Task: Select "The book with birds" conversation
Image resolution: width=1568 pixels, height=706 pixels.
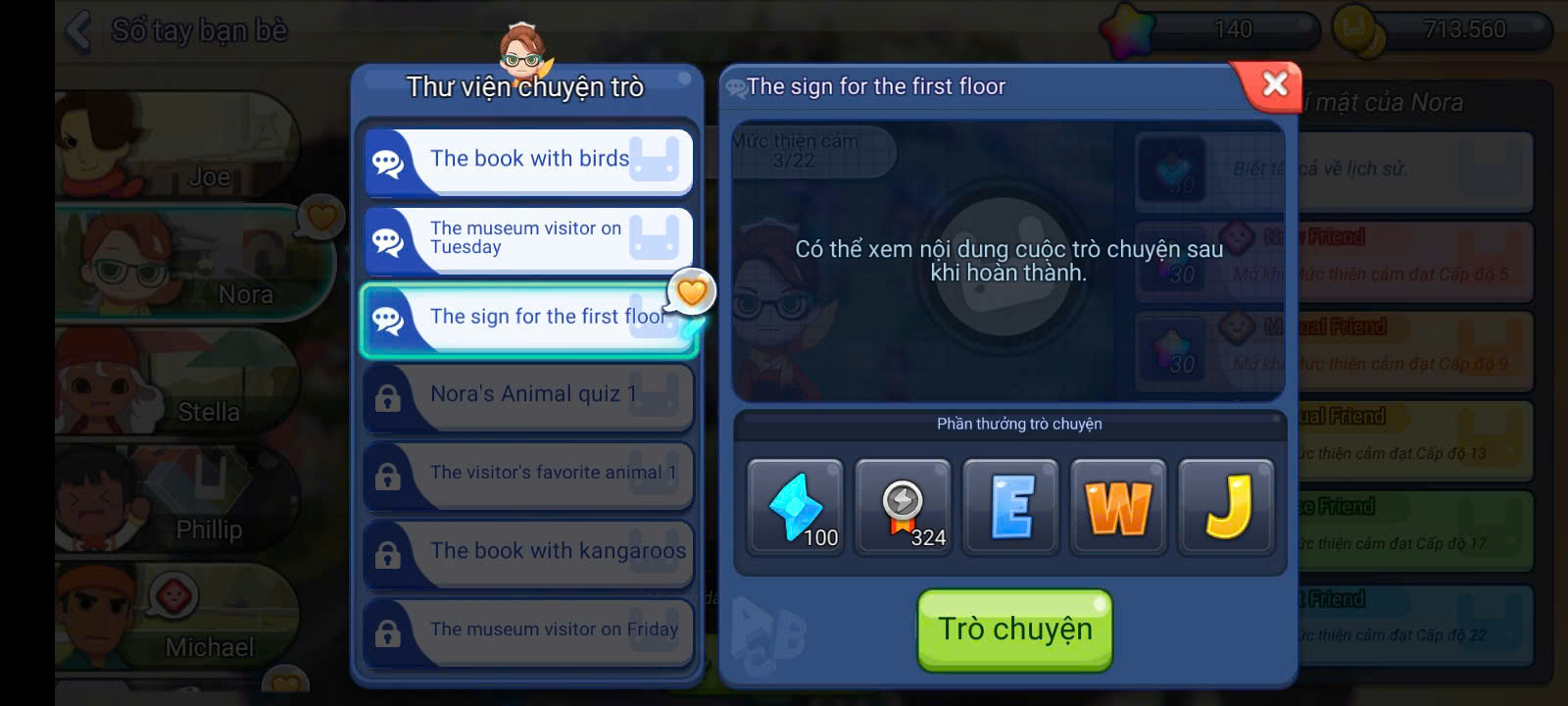Action: [x=529, y=160]
